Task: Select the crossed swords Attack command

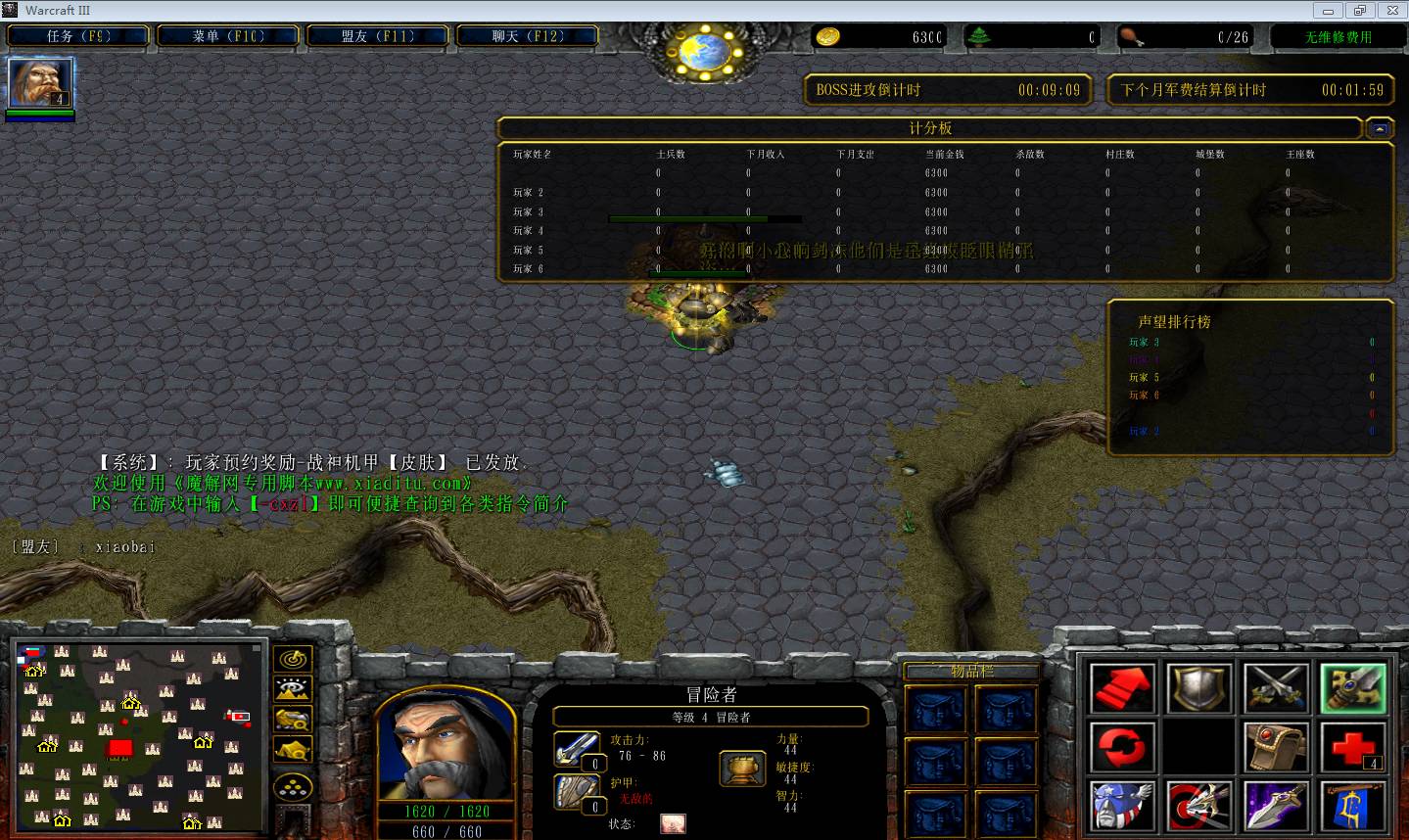Action: (x=1276, y=688)
